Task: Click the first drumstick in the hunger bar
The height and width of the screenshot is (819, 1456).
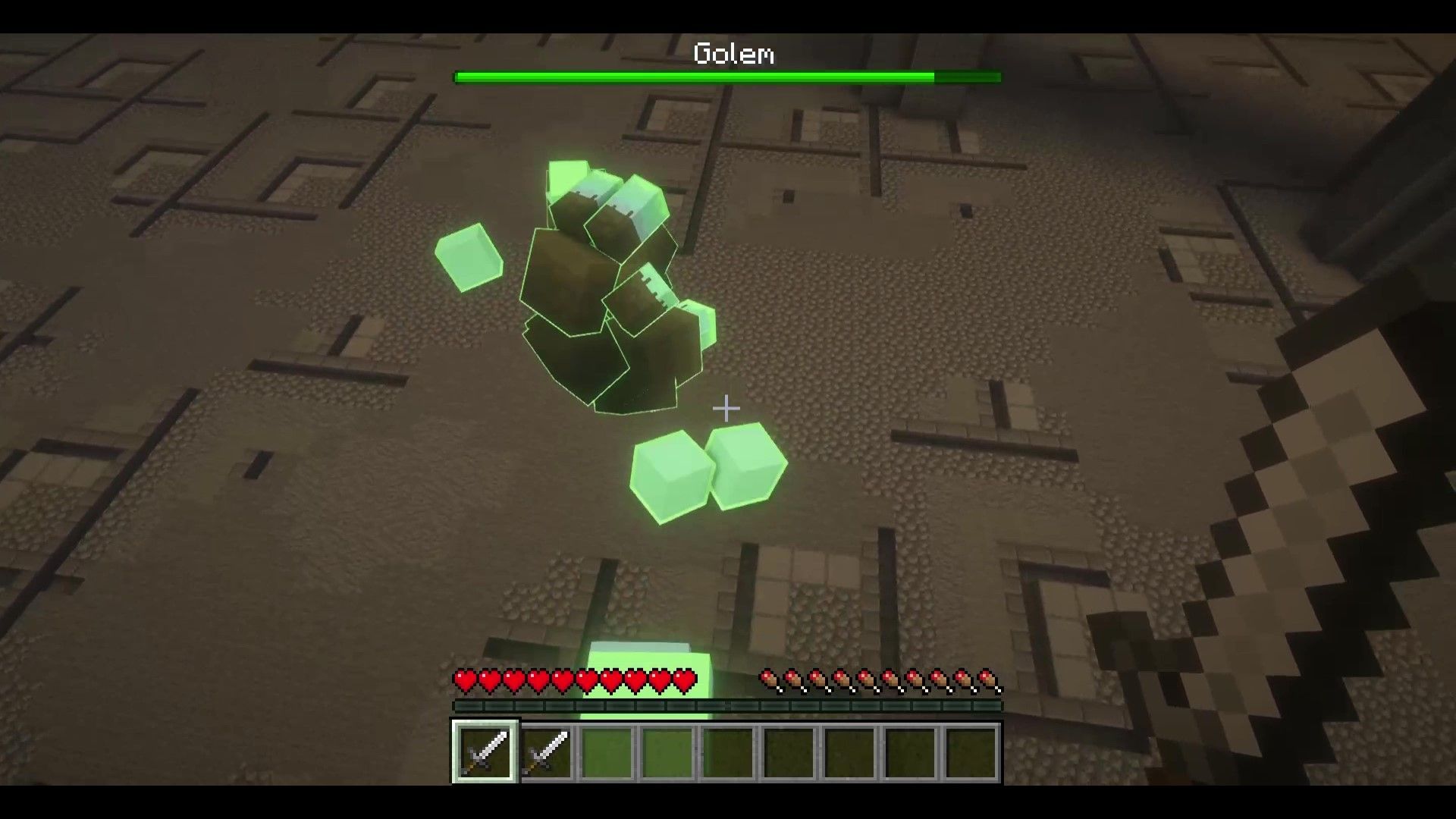Action: (x=770, y=681)
